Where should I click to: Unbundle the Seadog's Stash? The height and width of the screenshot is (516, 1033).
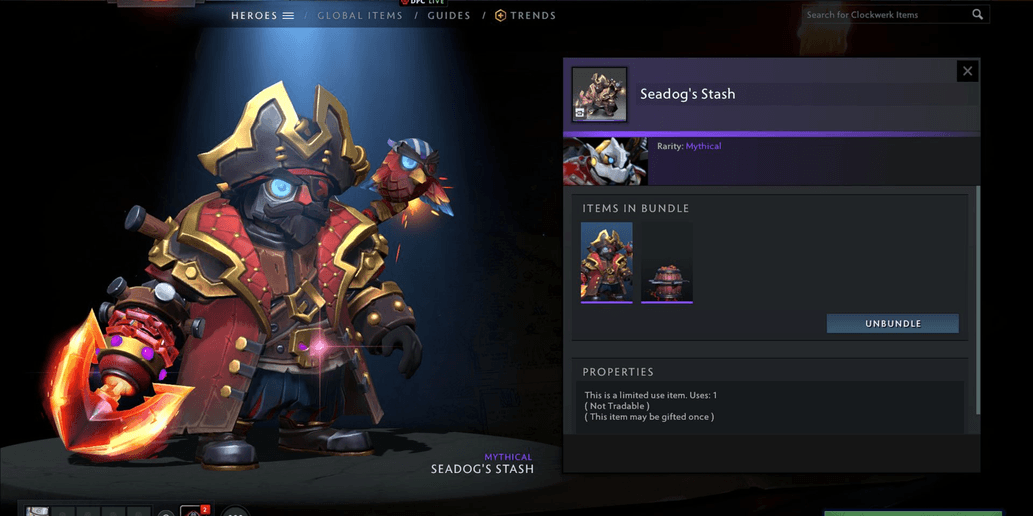point(892,324)
